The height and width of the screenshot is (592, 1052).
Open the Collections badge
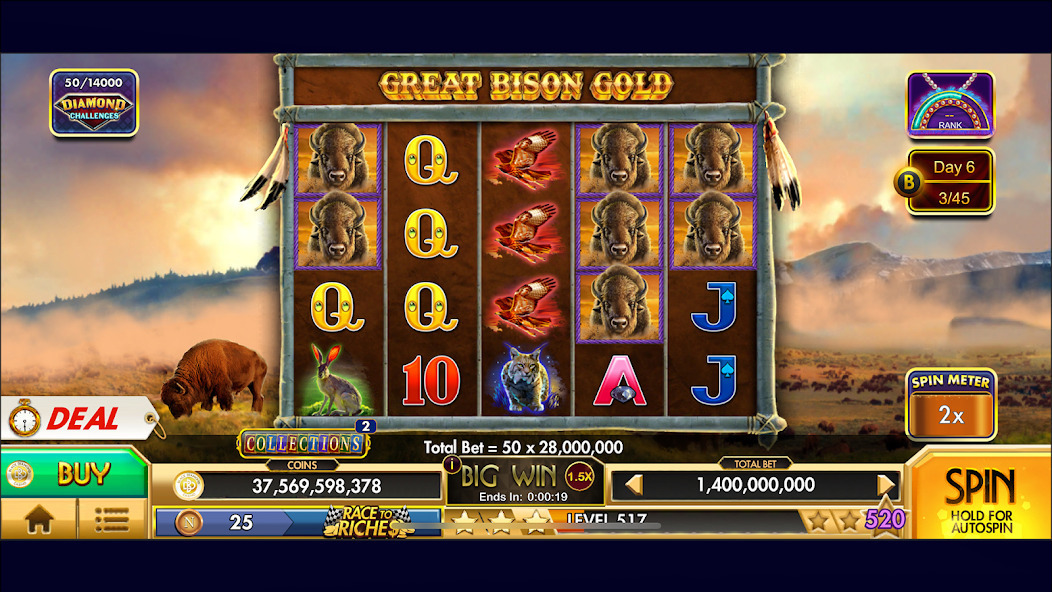pyautogui.click(x=302, y=442)
